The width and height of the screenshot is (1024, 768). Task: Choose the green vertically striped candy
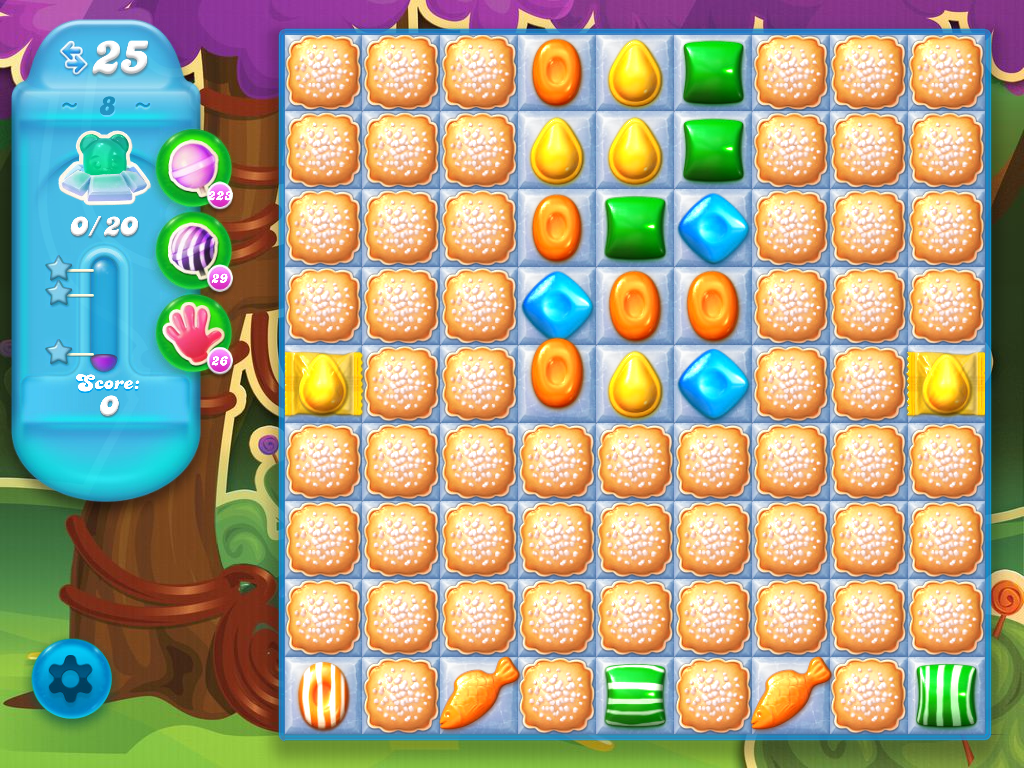pyautogui.click(x=946, y=694)
